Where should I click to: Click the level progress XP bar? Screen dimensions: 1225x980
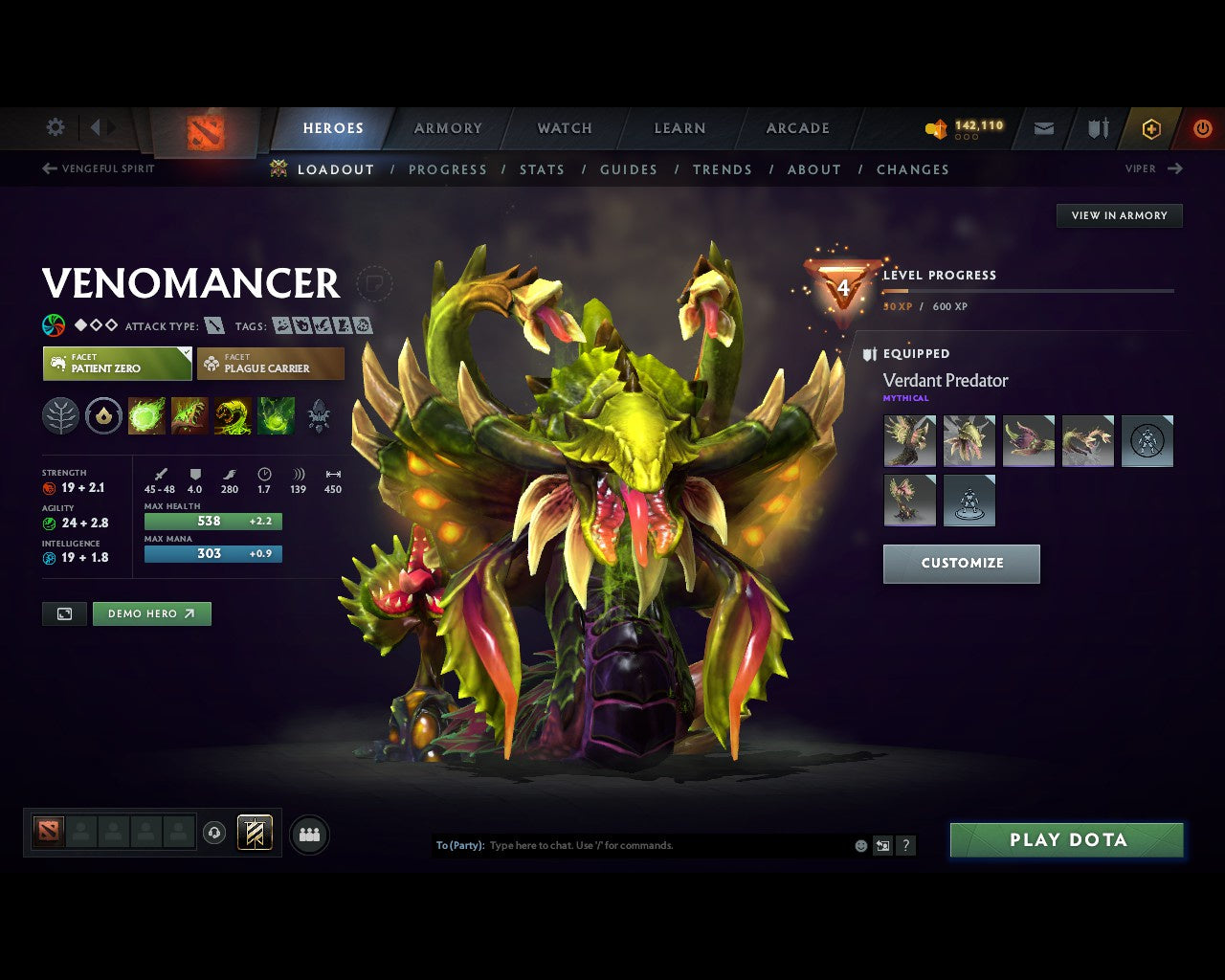tap(1029, 292)
